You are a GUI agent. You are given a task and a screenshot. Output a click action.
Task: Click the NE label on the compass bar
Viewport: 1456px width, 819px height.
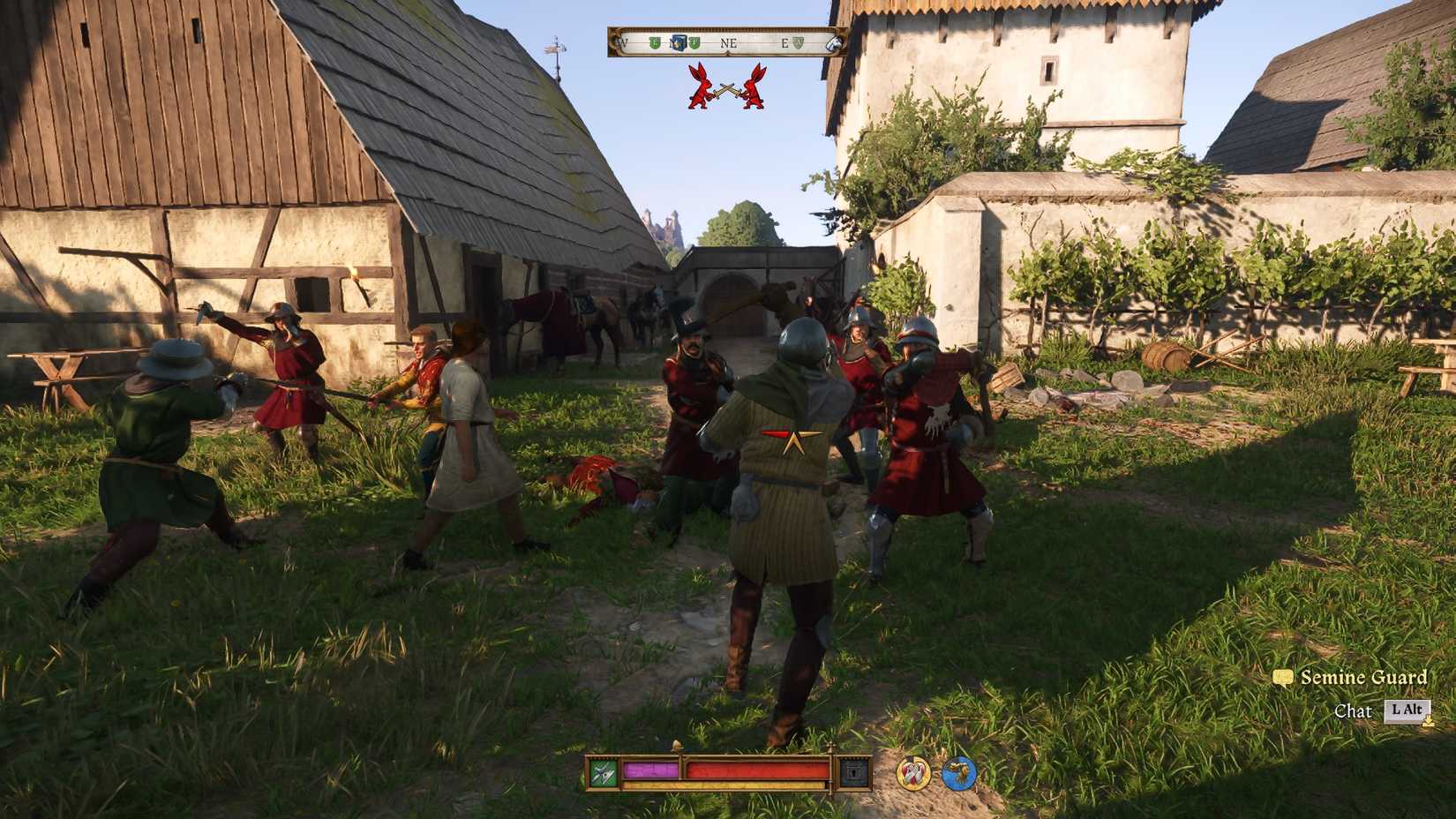(x=729, y=42)
